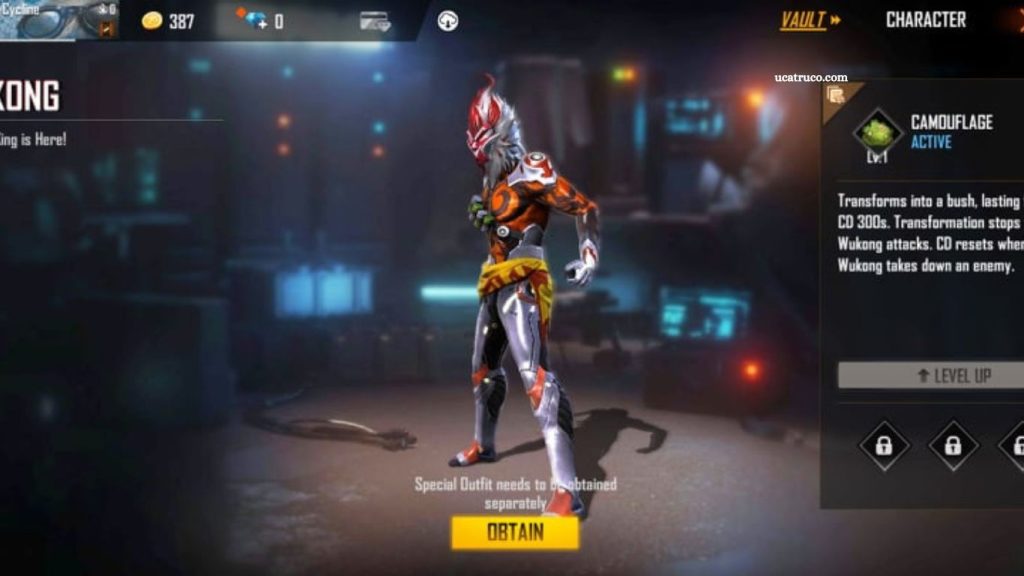The height and width of the screenshot is (576, 1024).
Task: Open the skill panel corner cards icon
Action: click(x=836, y=96)
